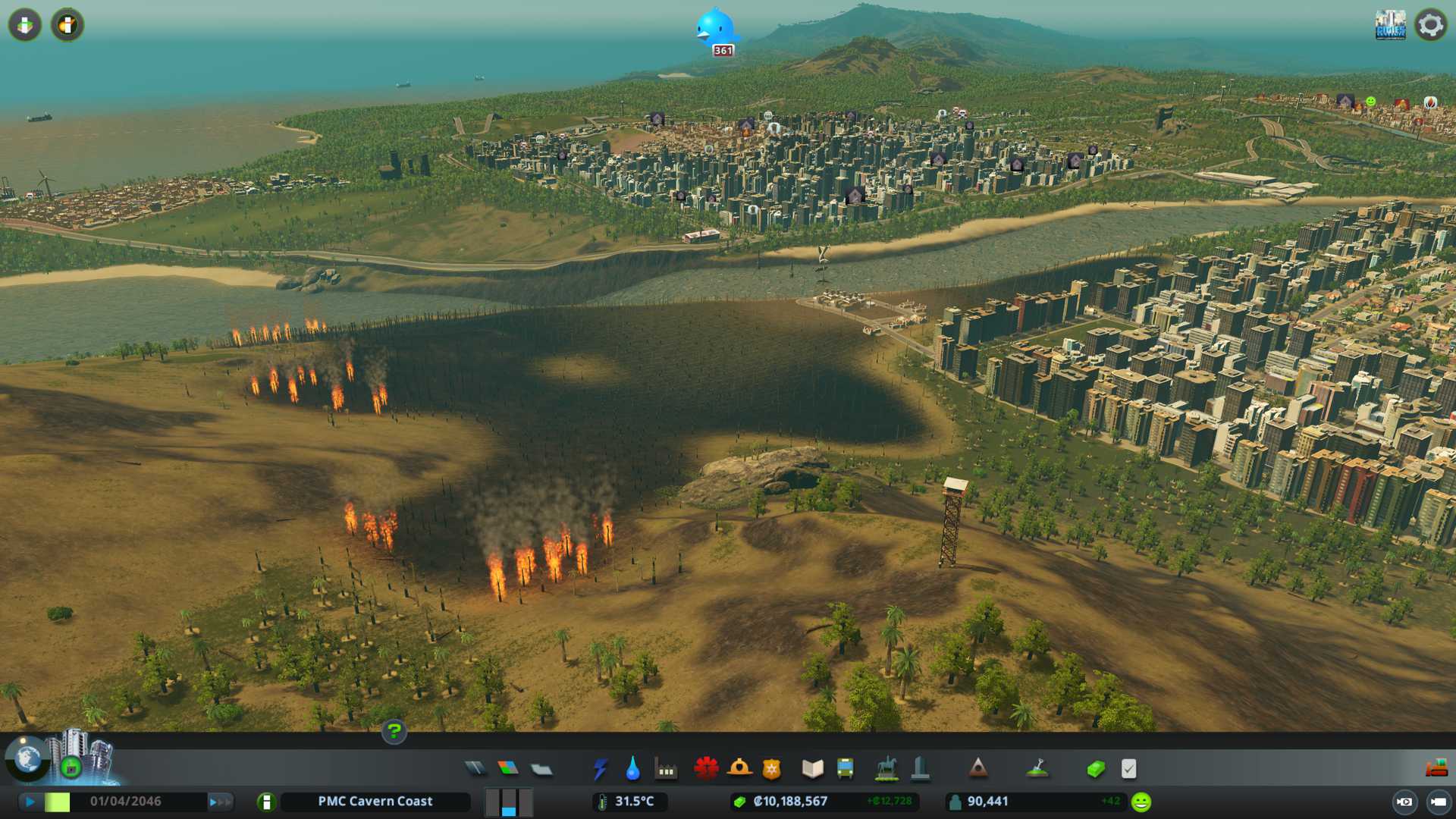Viewport: 1456px width, 819px height.
Task: Open the Education book menu
Action: coord(812,769)
